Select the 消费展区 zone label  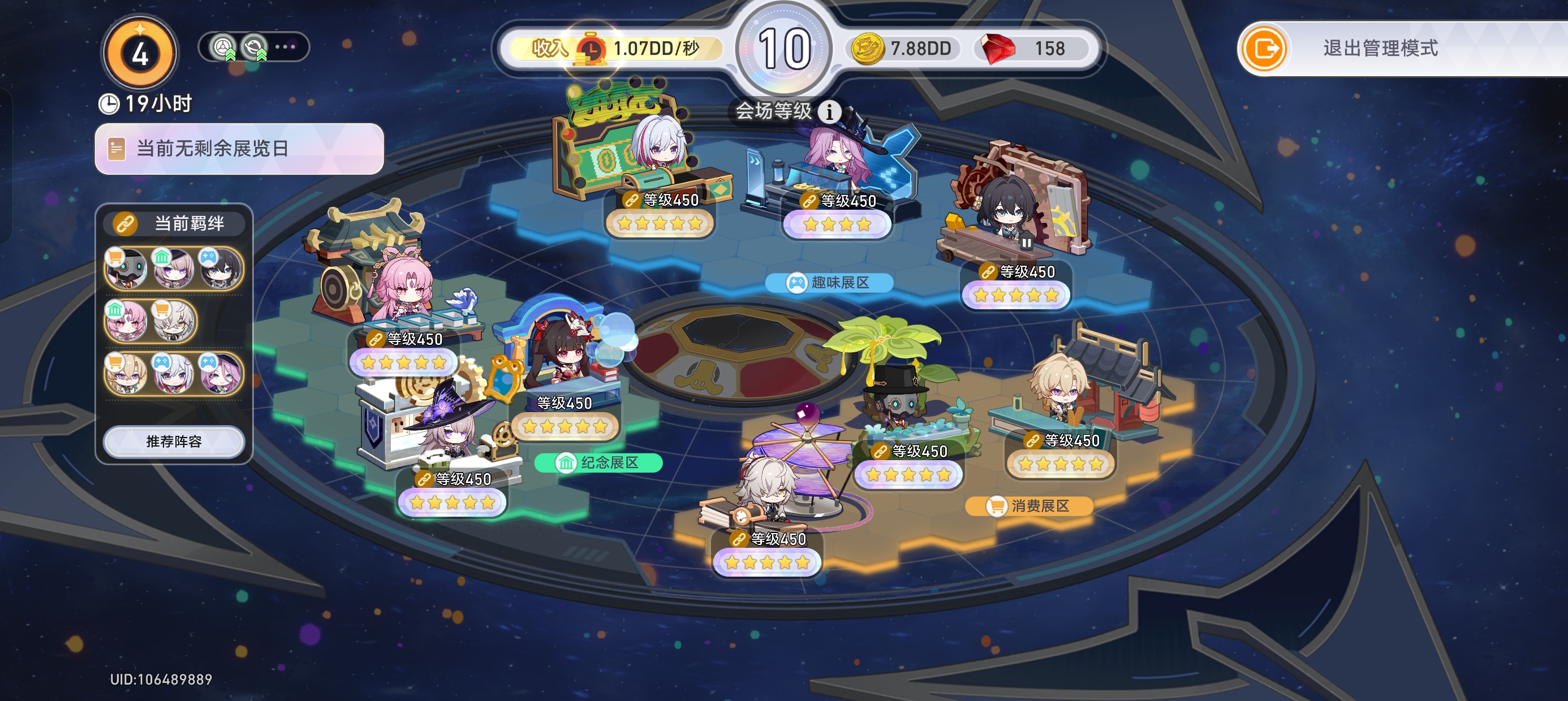click(x=1029, y=505)
